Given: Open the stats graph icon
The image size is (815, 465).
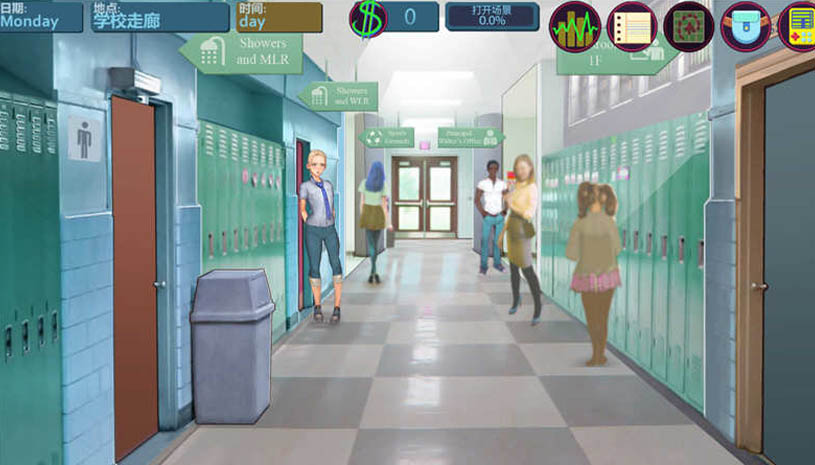Looking at the screenshot, I should click(x=575, y=26).
